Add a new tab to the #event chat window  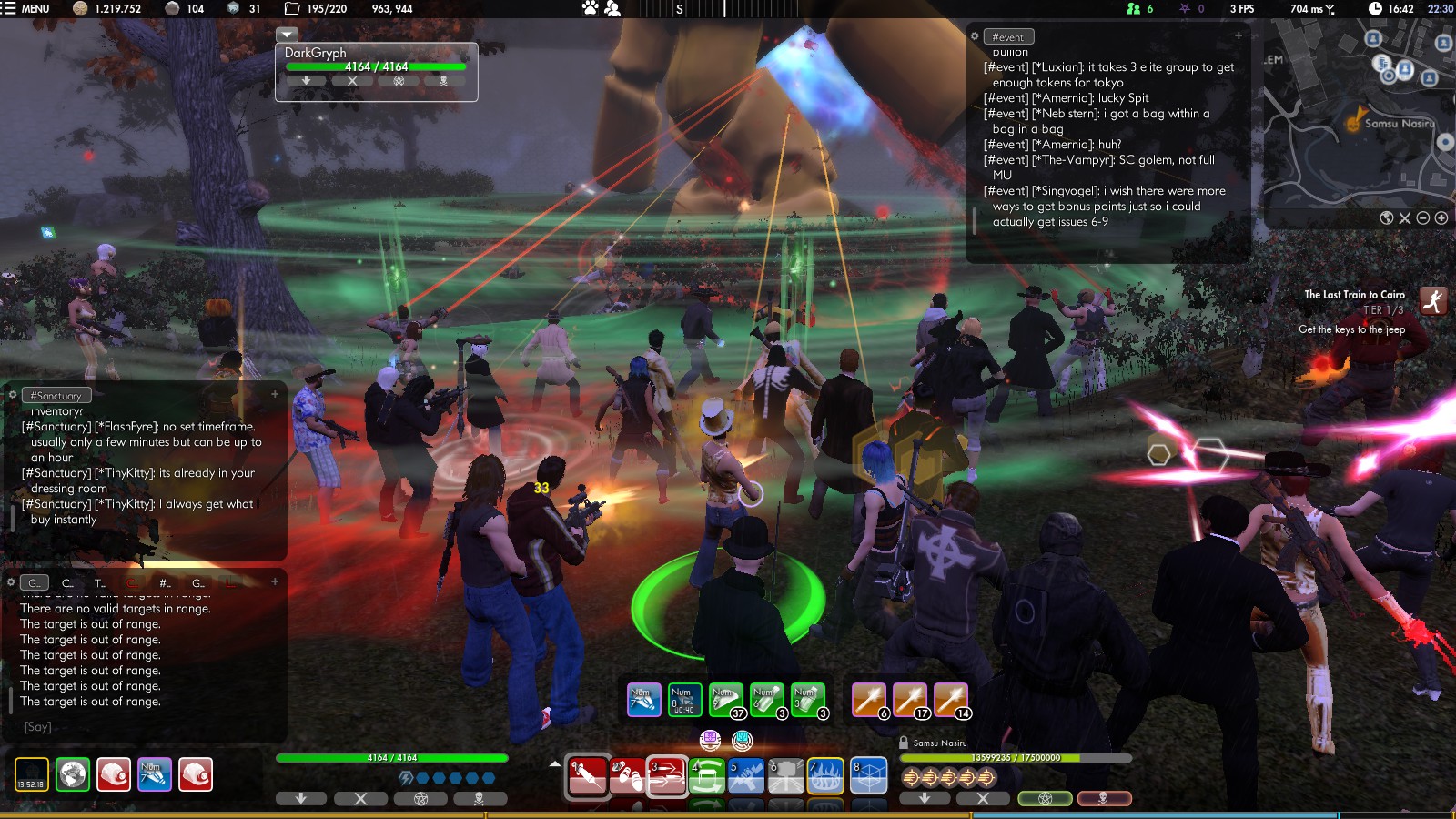pyautogui.click(x=1239, y=35)
